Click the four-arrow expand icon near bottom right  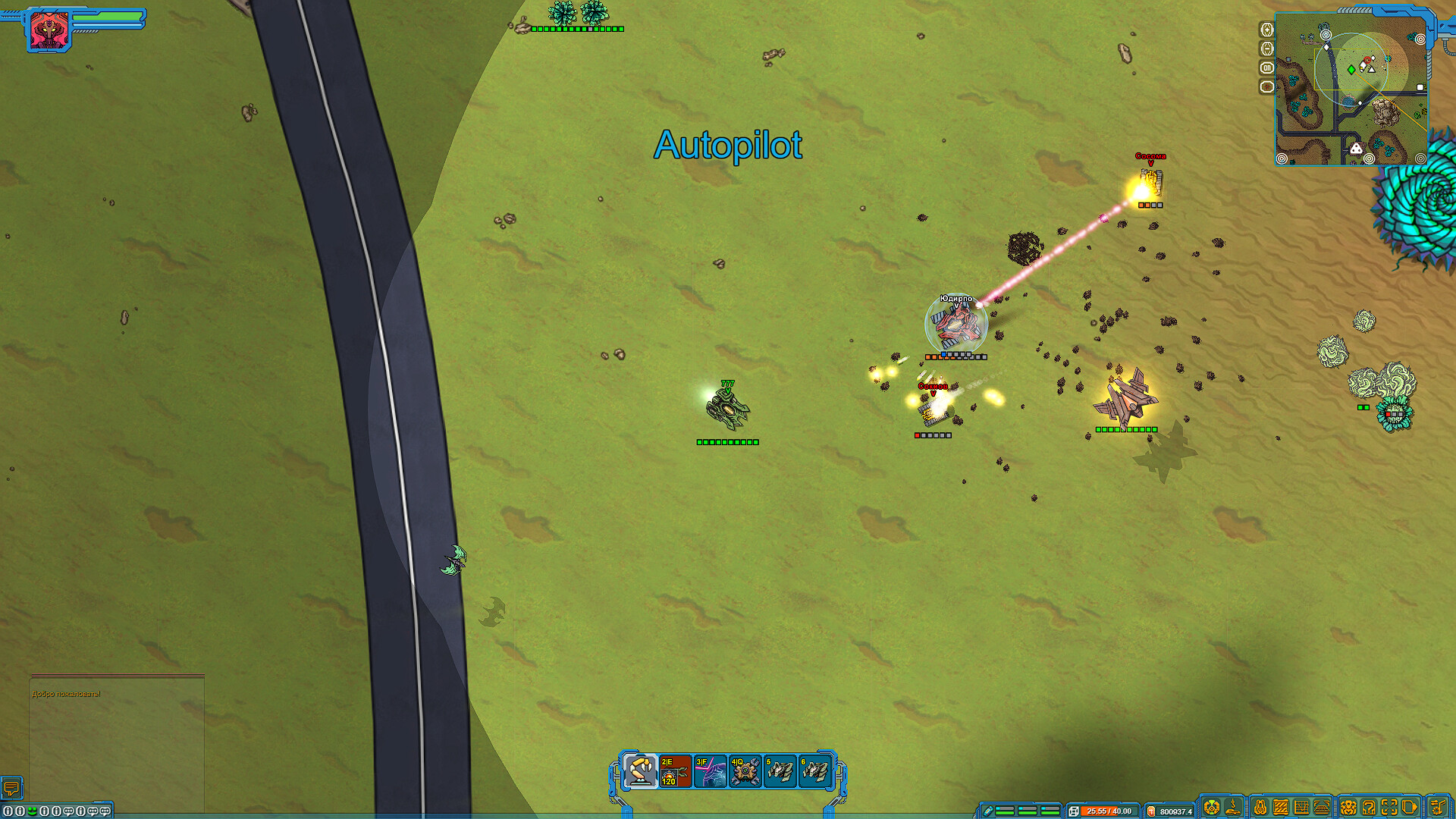[1388, 806]
